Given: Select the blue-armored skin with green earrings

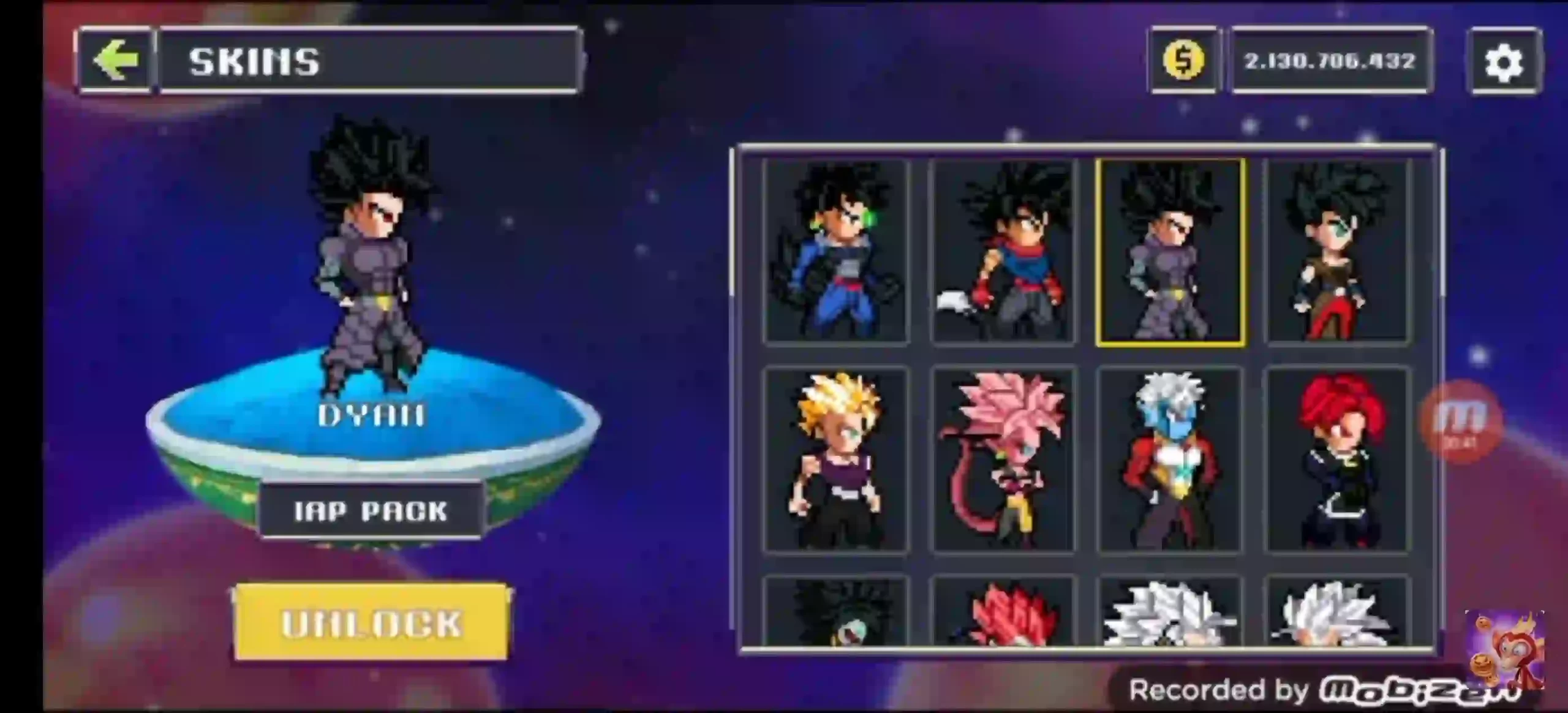Looking at the screenshot, I should [836, 251].
